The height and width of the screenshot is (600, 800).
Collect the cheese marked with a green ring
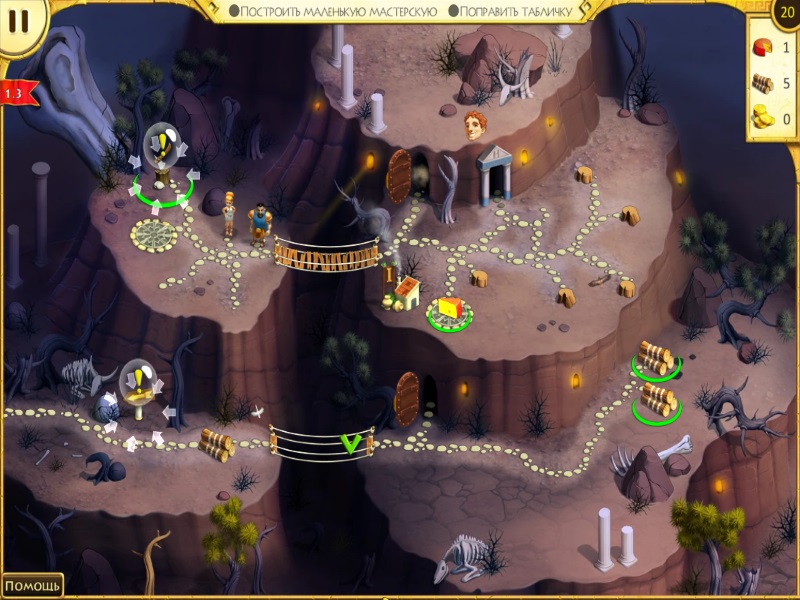(x=449, y=310)
